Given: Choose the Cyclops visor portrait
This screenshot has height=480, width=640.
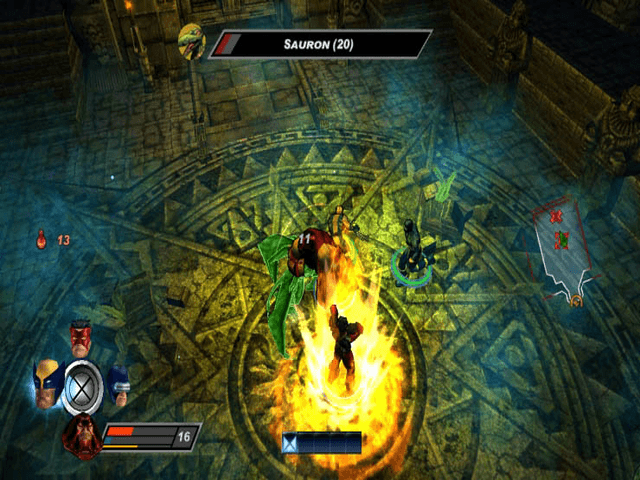Looking at the screenshot, I should (119, 382).
